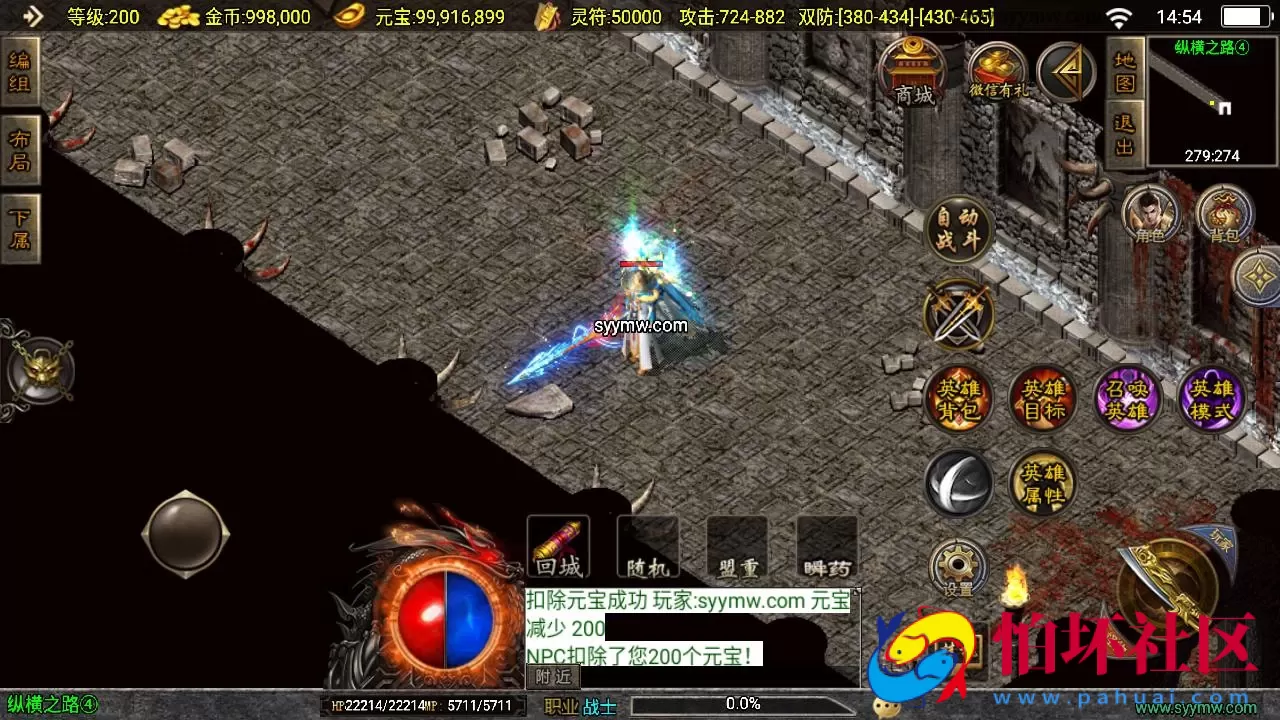Open 英雄目标 hero target
1280x720 pixels.
(x=1042, y=399)
